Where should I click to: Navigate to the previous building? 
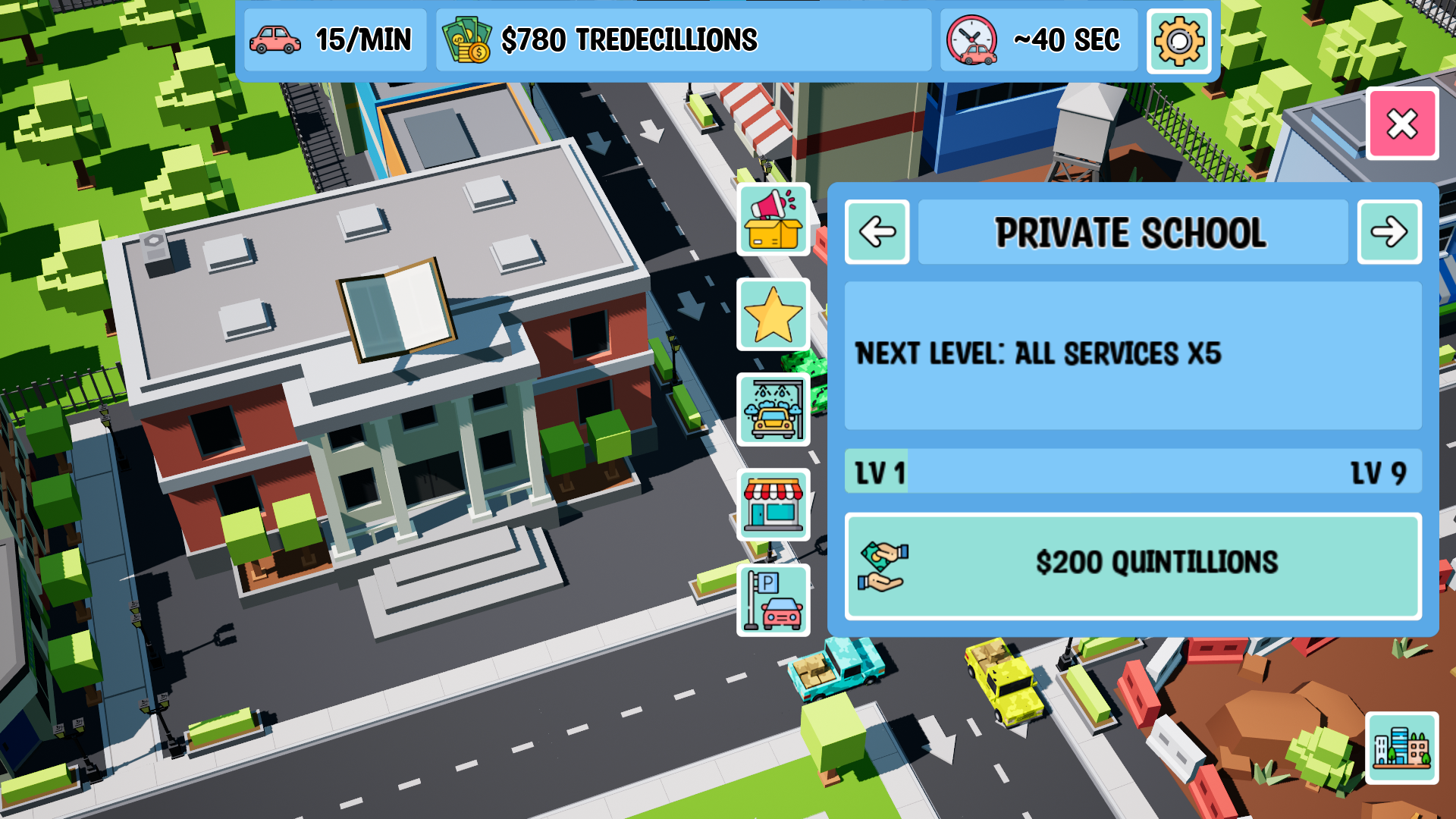pos(877,233)
